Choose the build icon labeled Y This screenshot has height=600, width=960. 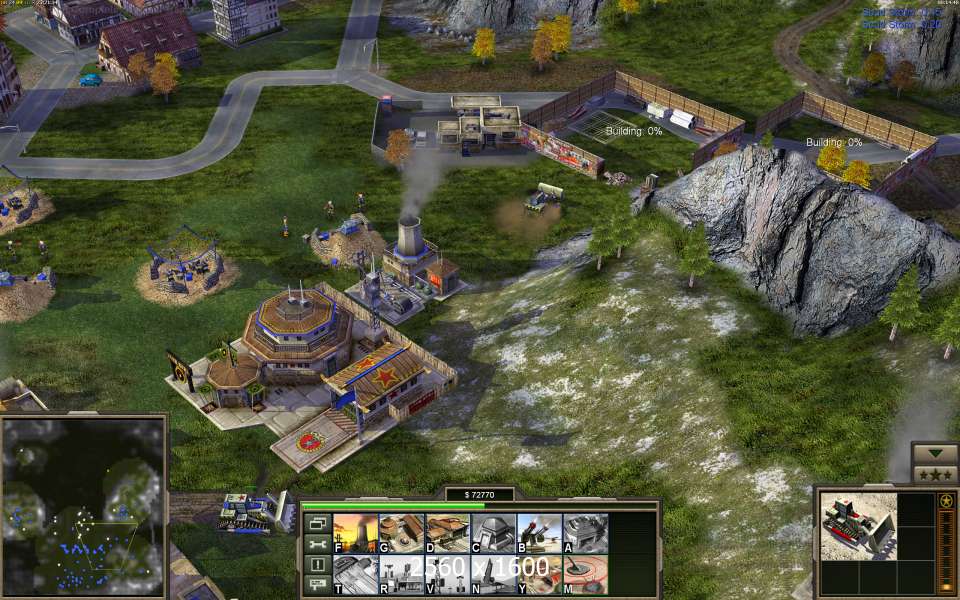coord(538,575)
